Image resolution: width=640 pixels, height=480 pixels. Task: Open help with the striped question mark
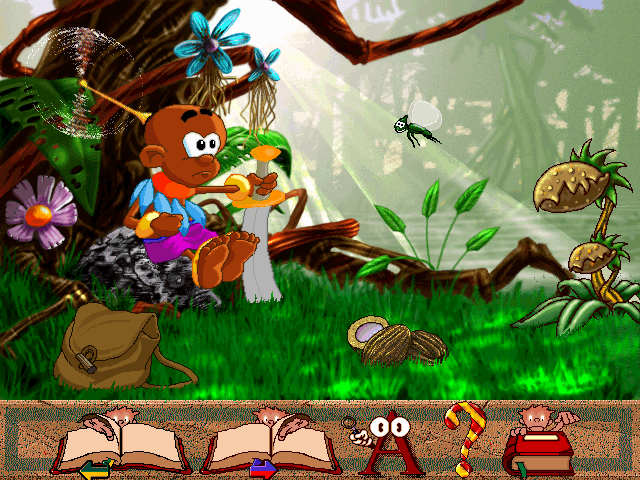click(x=463, y=438)
